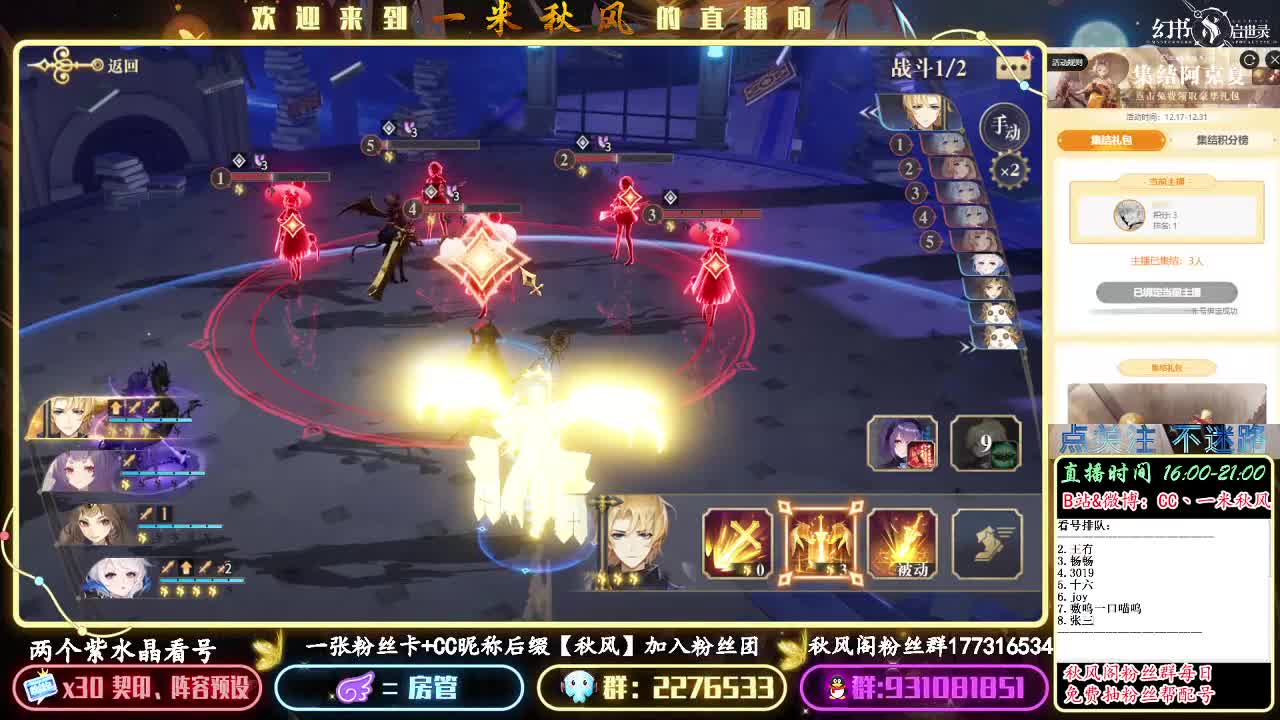Switch to the 集结积分榜 tab
The height and width of the screenshot is (720, 1280).
tap(1222, 140)
